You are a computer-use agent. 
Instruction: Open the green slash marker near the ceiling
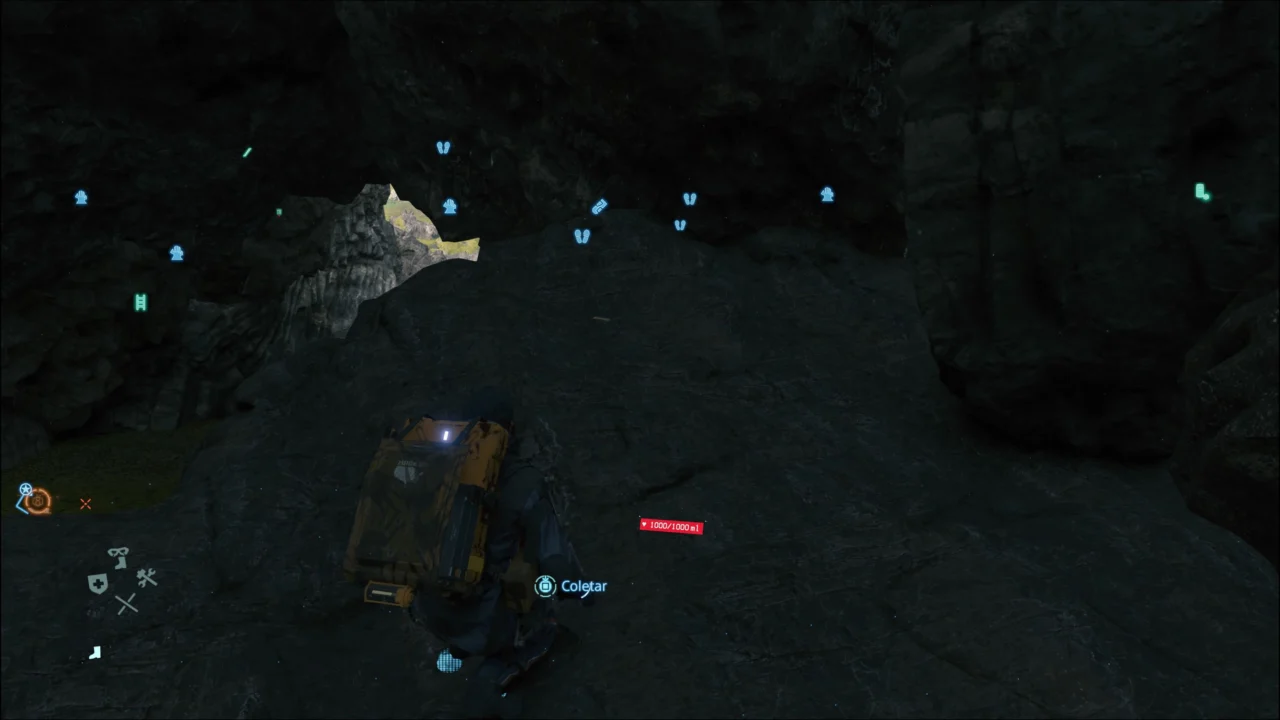[x=247, y=152]
